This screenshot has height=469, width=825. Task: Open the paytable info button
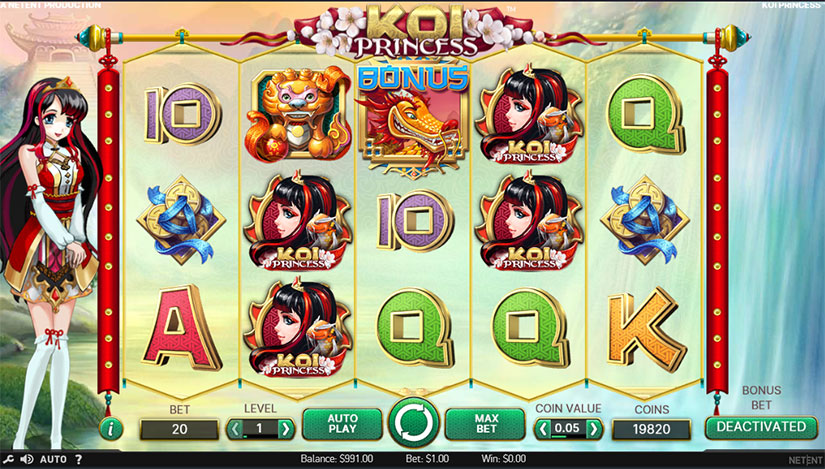[111, 429]
